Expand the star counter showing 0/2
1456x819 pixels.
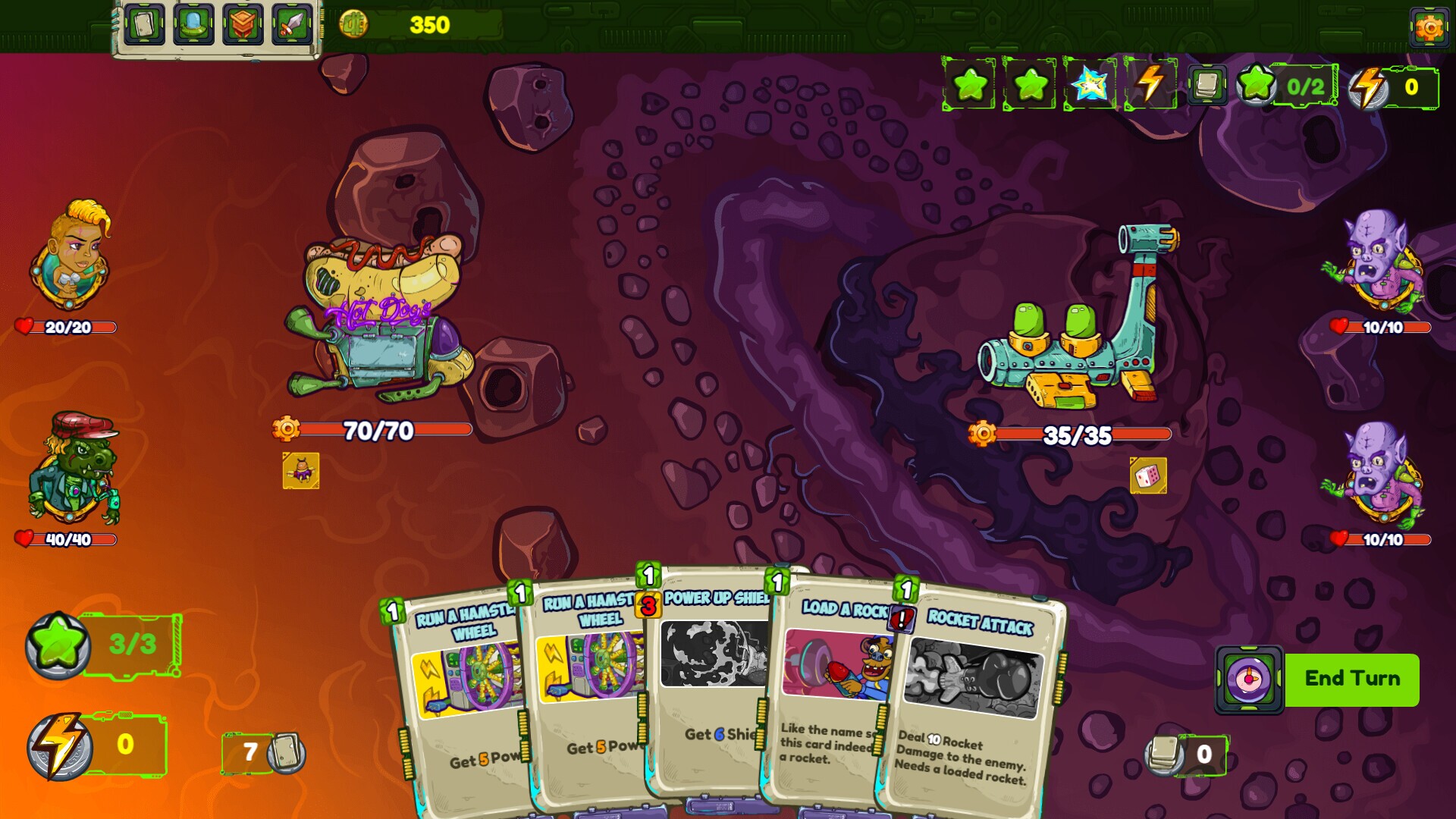click(1282, 87)
